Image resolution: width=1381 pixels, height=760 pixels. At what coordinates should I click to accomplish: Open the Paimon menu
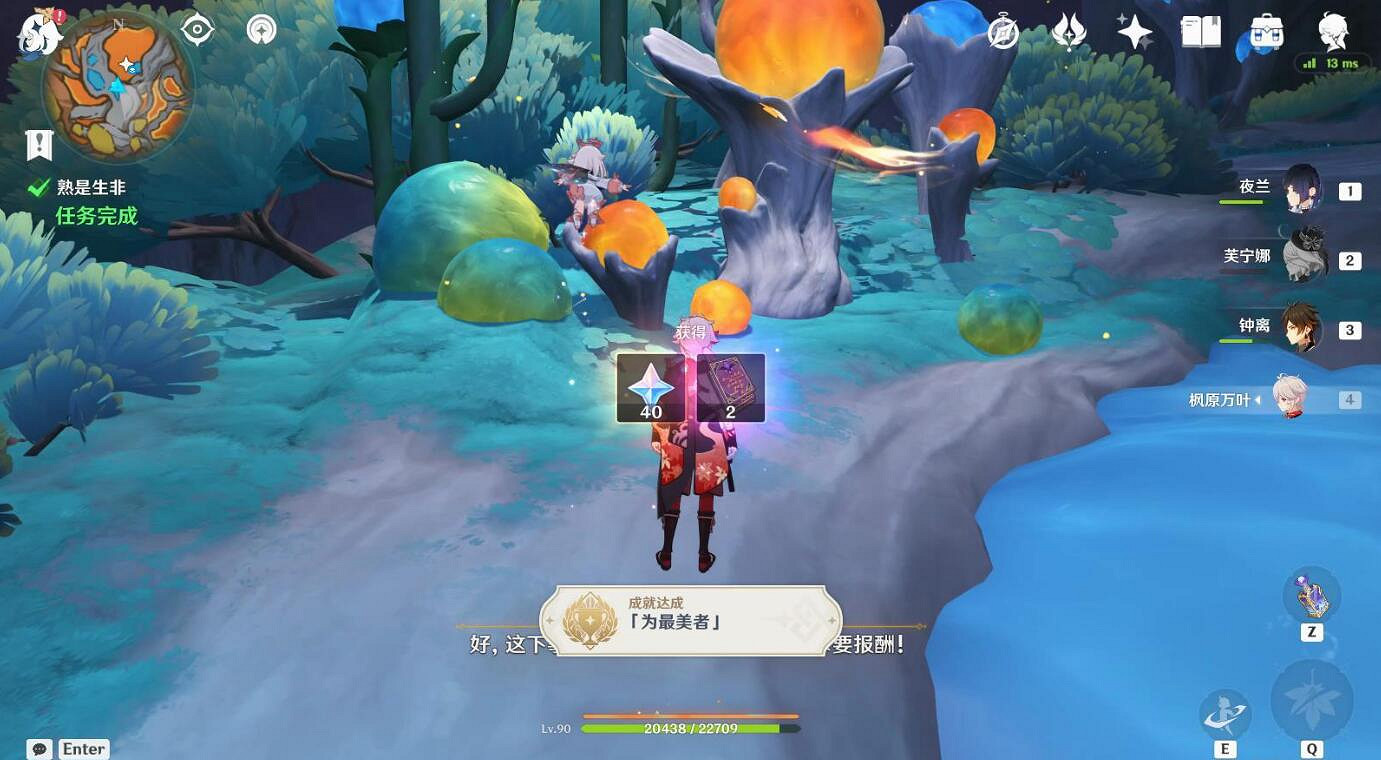(x=40, y=35)
